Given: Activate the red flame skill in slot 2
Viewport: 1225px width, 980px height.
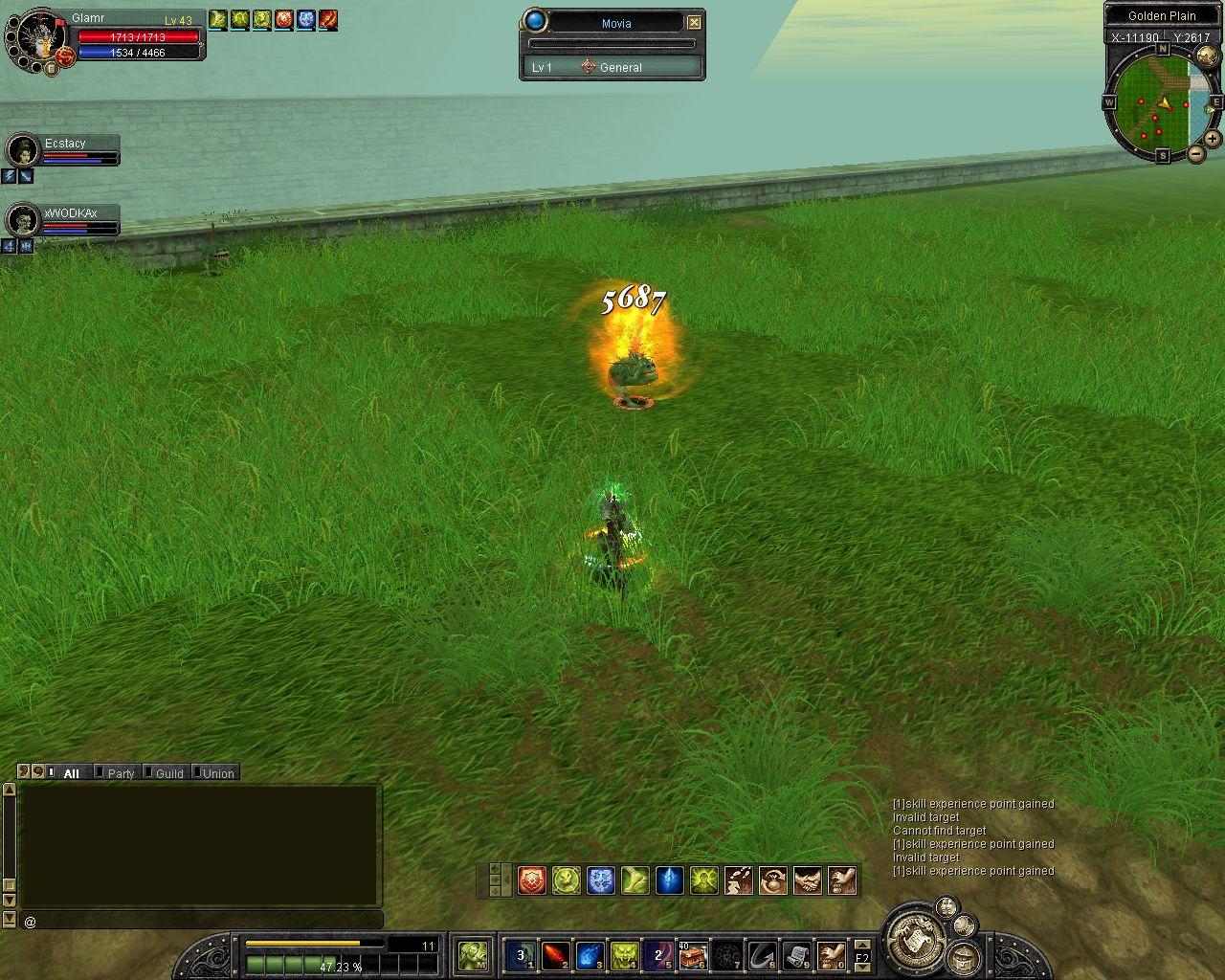Looking at the screenshot, I should [555, 954].
